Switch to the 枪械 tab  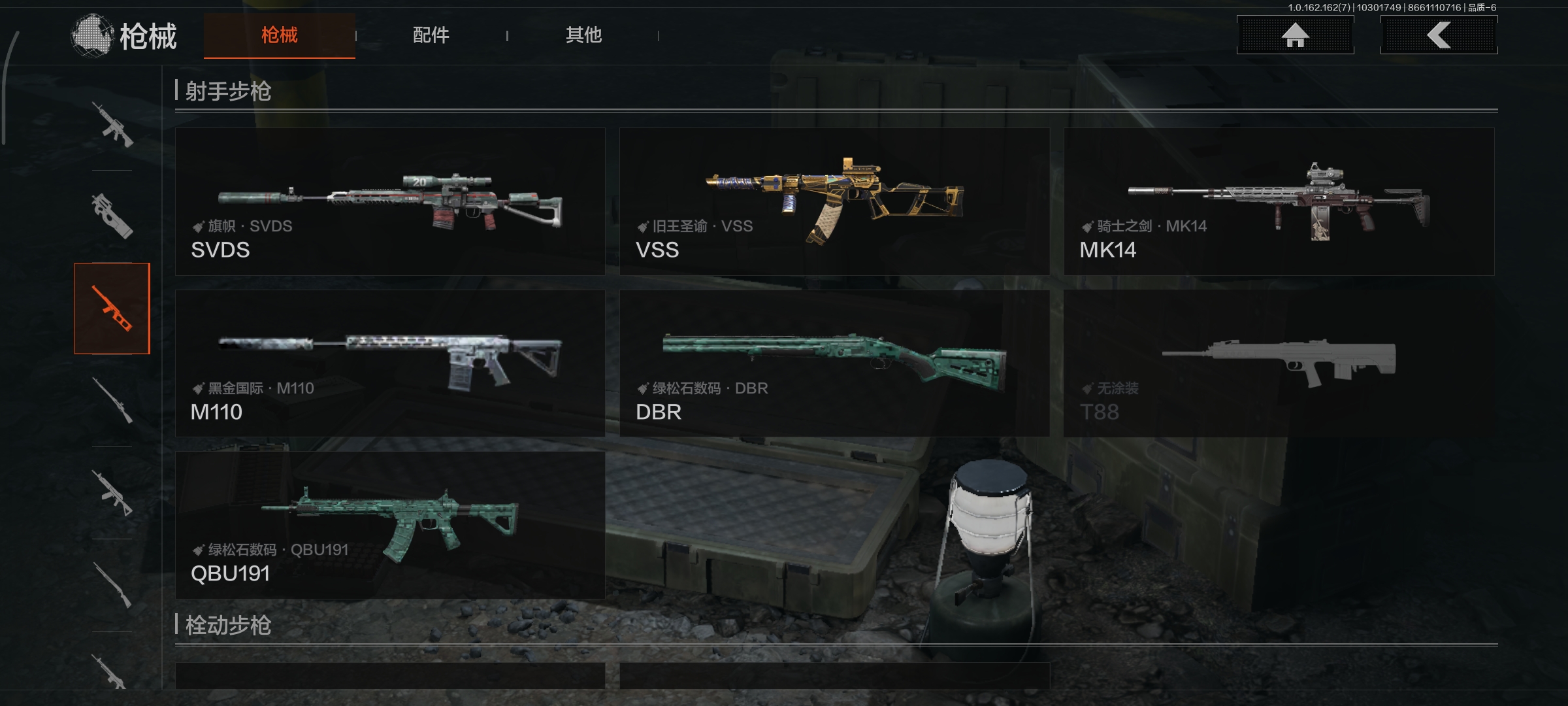(x=279, y=35)
